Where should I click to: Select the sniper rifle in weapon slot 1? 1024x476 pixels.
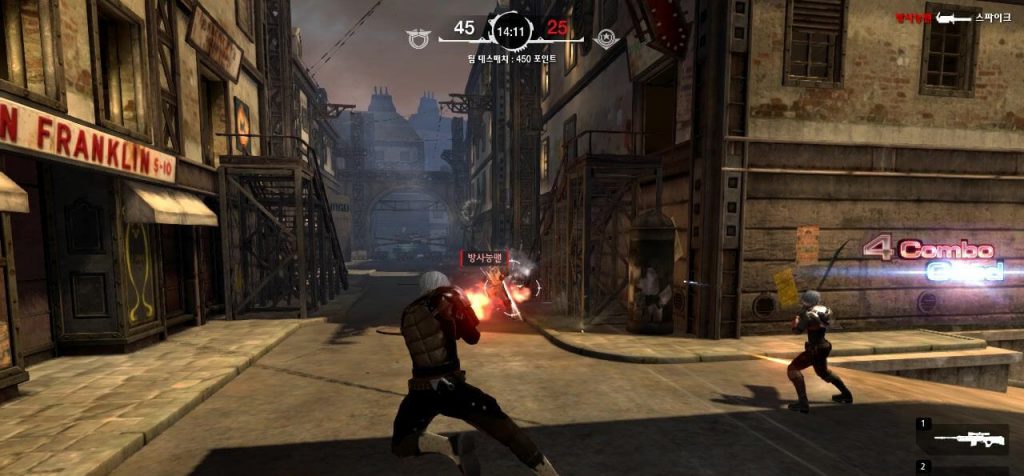[x=965, y=439]
